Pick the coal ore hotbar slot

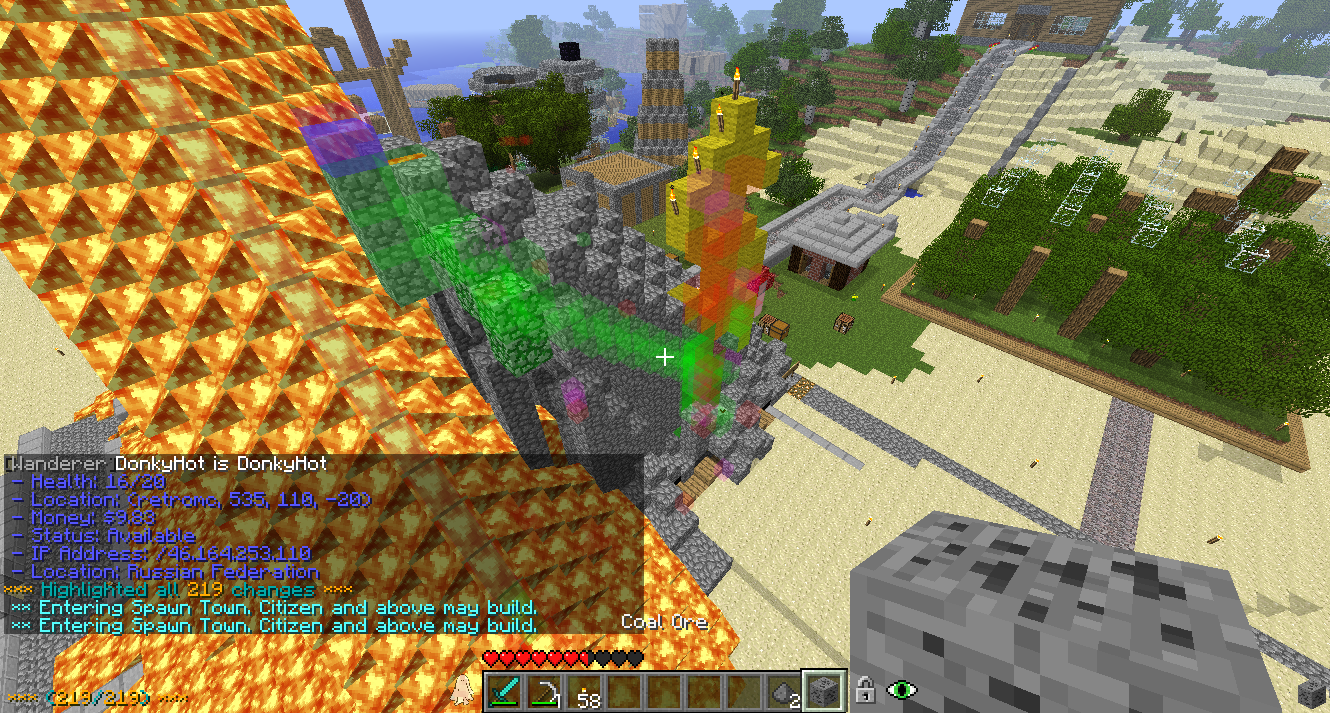pos(825,692)
